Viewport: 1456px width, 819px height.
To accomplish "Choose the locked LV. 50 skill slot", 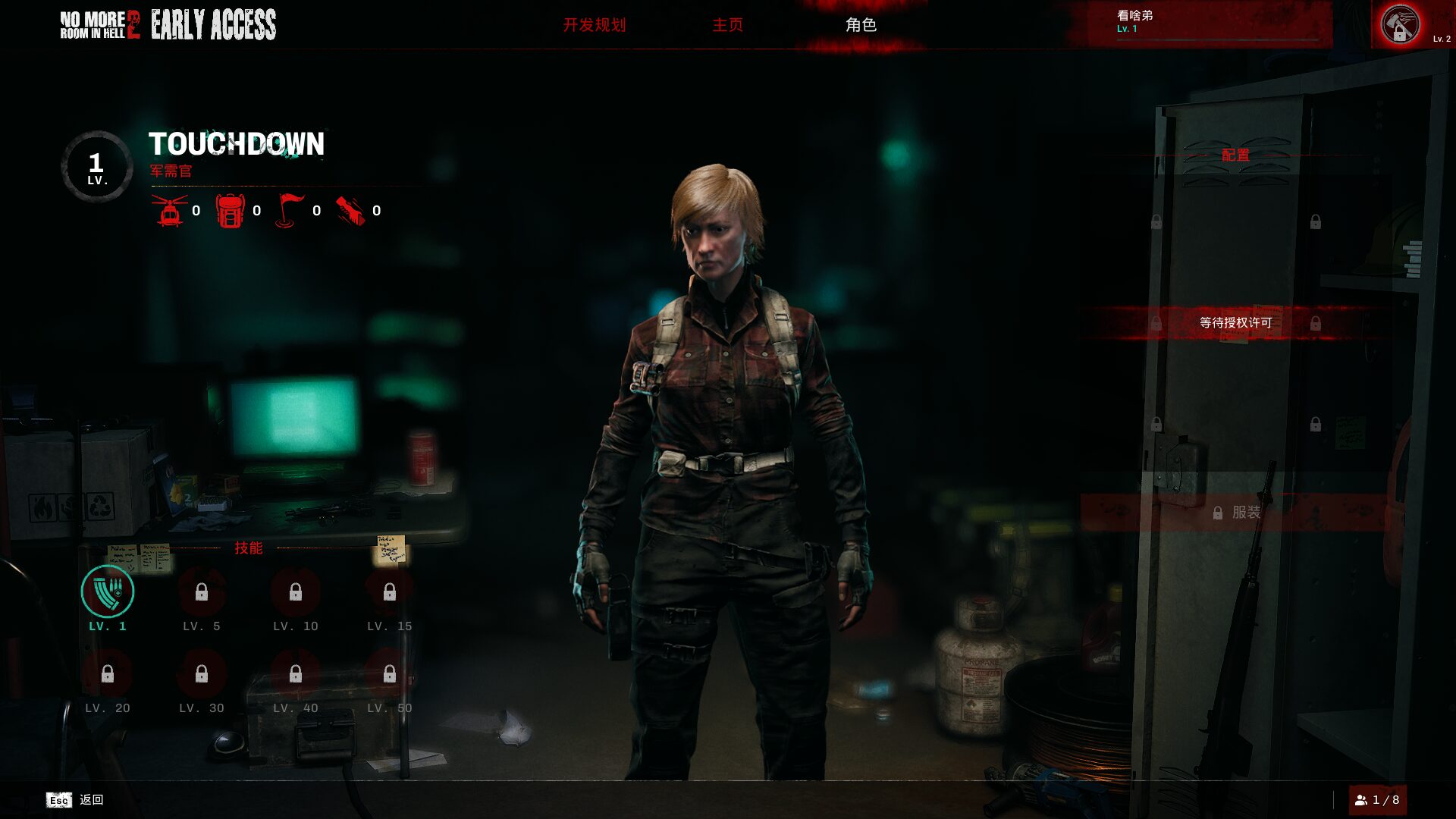I will click(390, 674).
